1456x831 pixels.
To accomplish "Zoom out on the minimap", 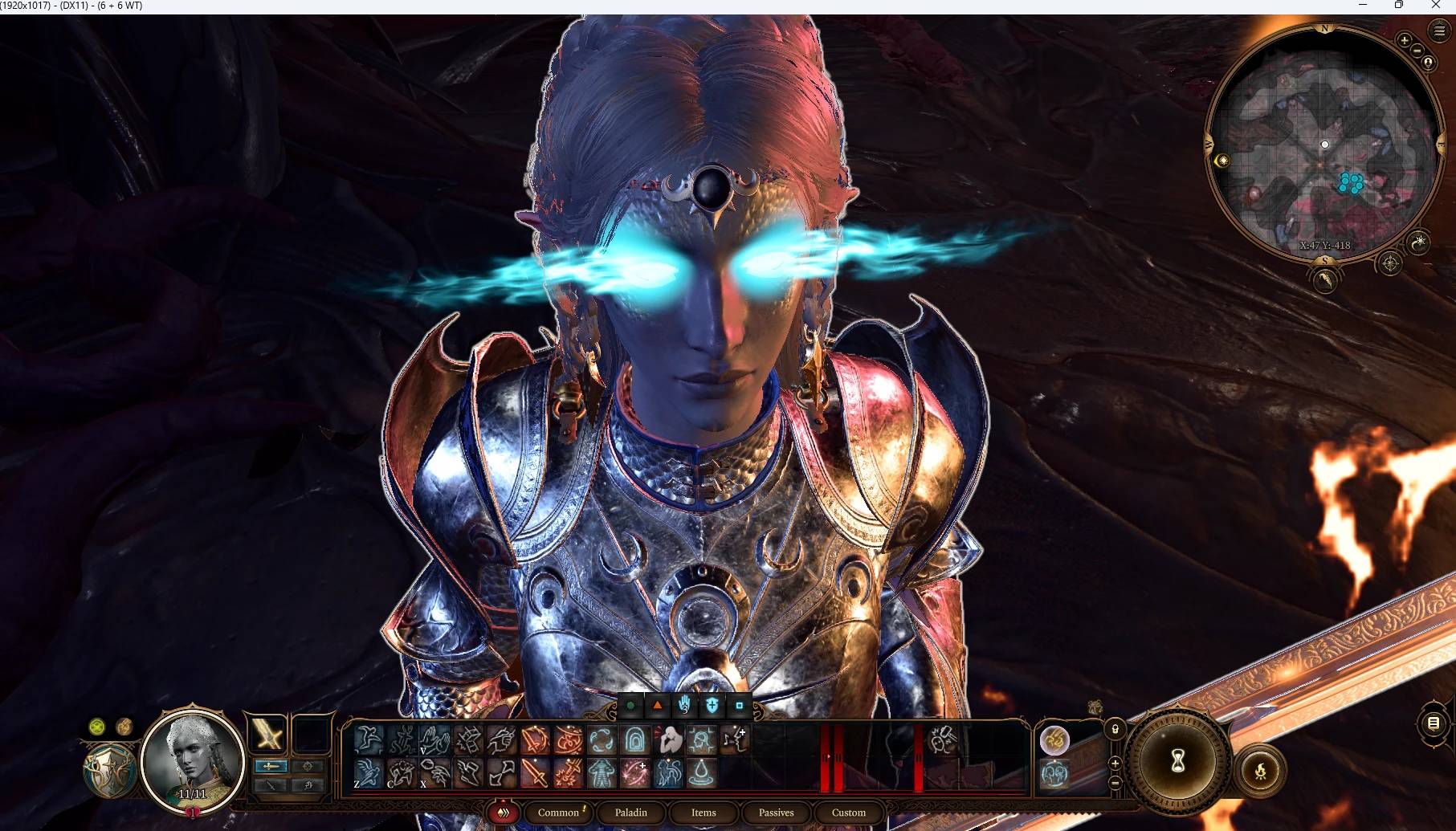I will [1417, 51].
